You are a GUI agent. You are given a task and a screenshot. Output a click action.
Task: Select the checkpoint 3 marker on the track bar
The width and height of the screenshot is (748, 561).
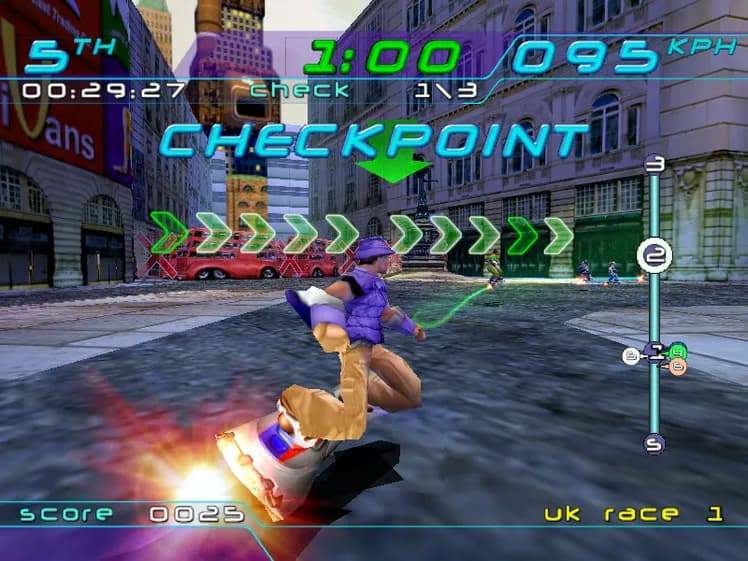tap(655, 163)
